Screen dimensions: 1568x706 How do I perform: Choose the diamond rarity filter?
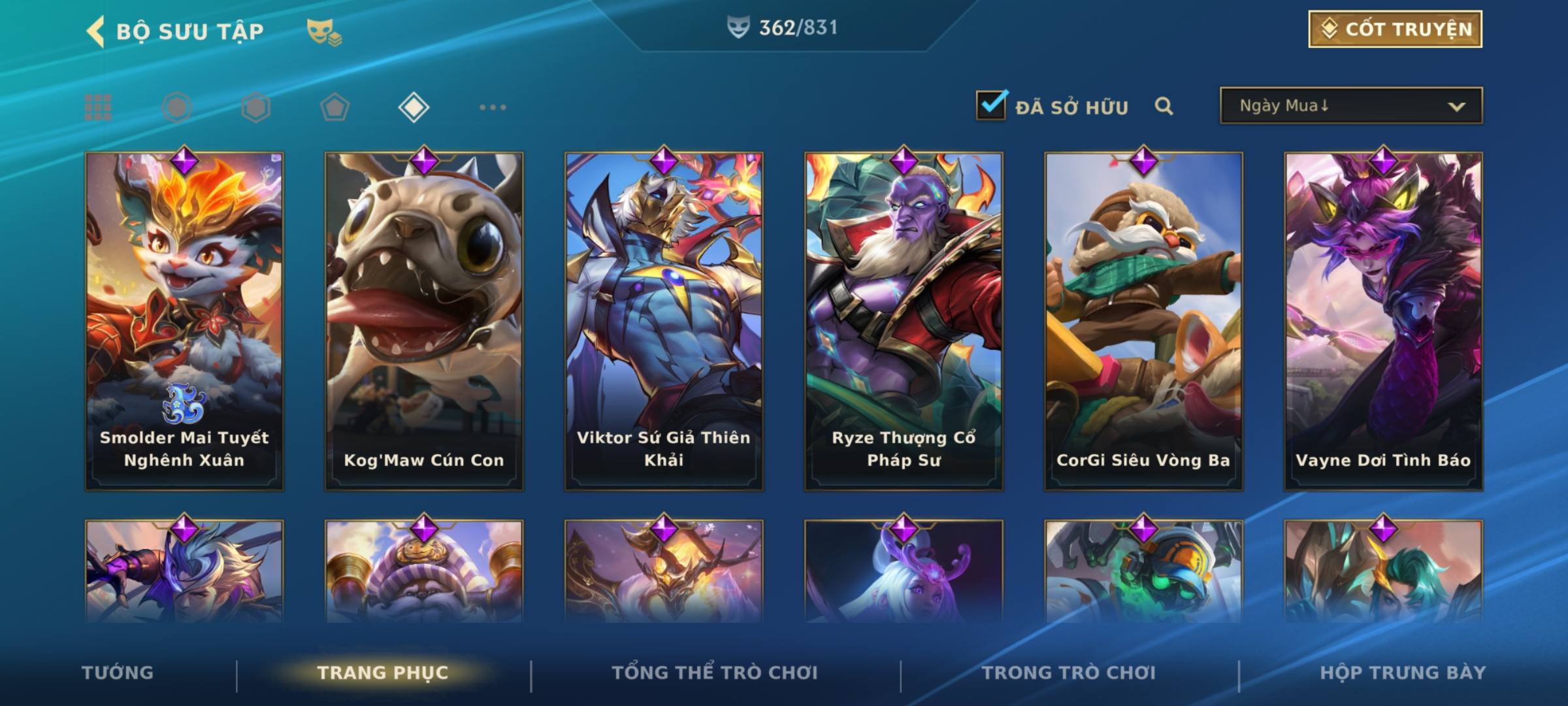tap(414, 107)
